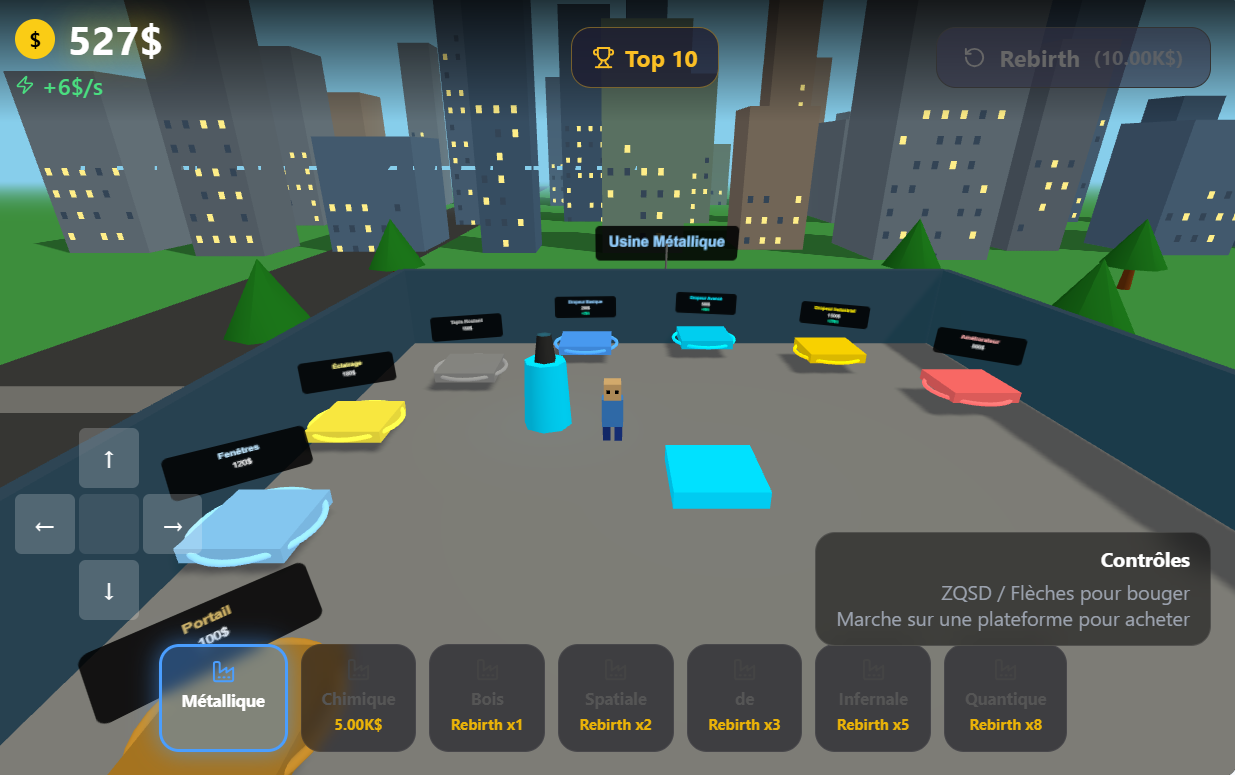This screenshot has height=775, width=1235.
Task: Choose the factory tab requiring Rebirth x3
Action: [744, 698]
